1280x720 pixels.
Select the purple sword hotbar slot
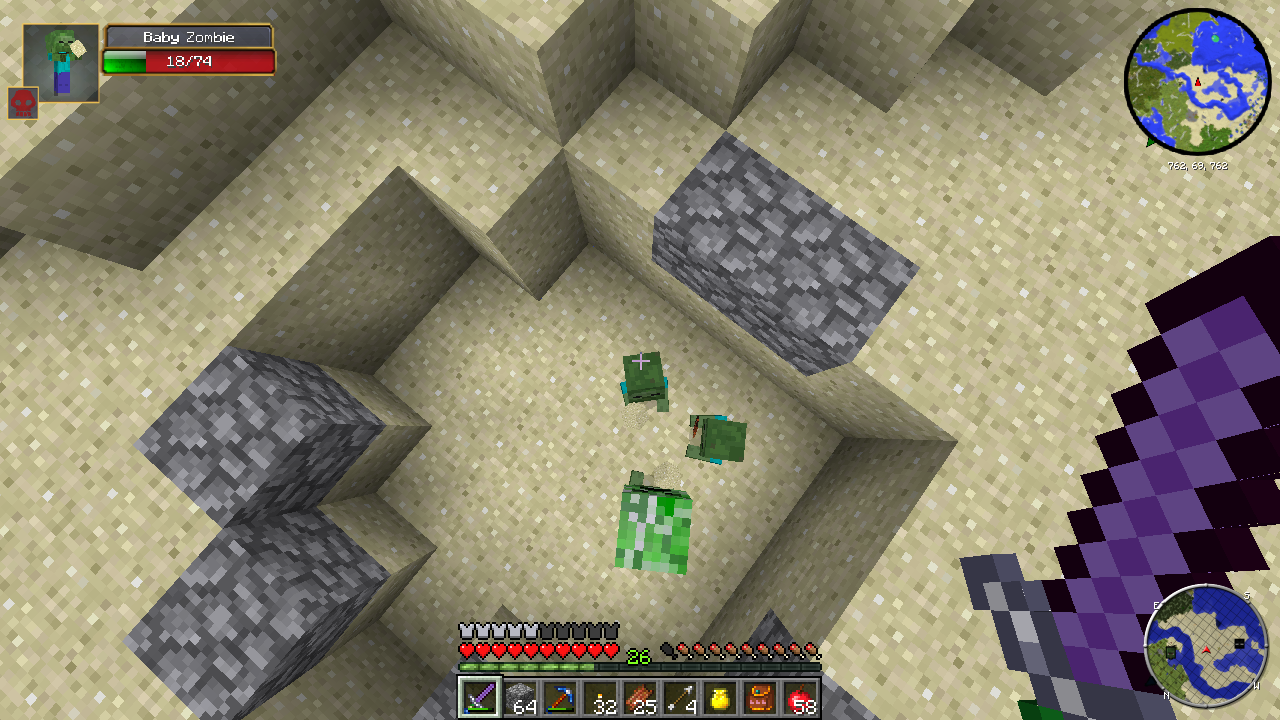[479, 697]
